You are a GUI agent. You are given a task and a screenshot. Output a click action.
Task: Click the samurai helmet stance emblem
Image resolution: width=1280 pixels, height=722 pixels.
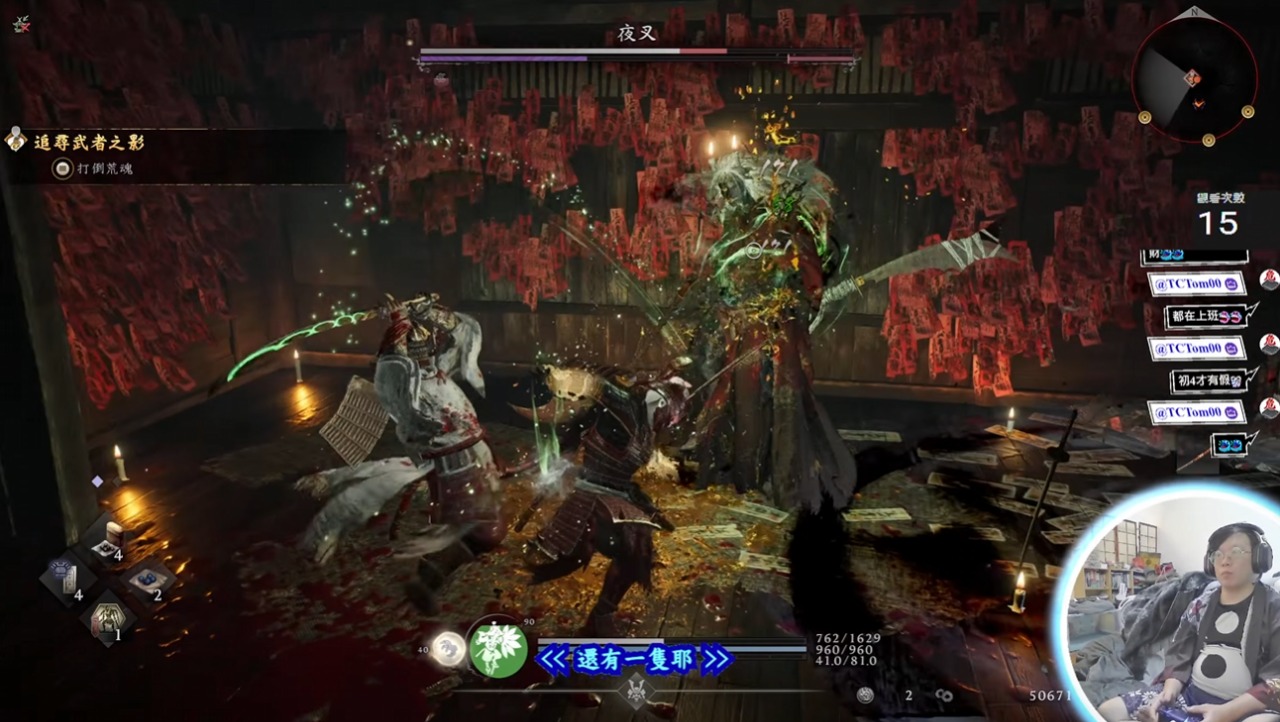click(x=636, y=690)
